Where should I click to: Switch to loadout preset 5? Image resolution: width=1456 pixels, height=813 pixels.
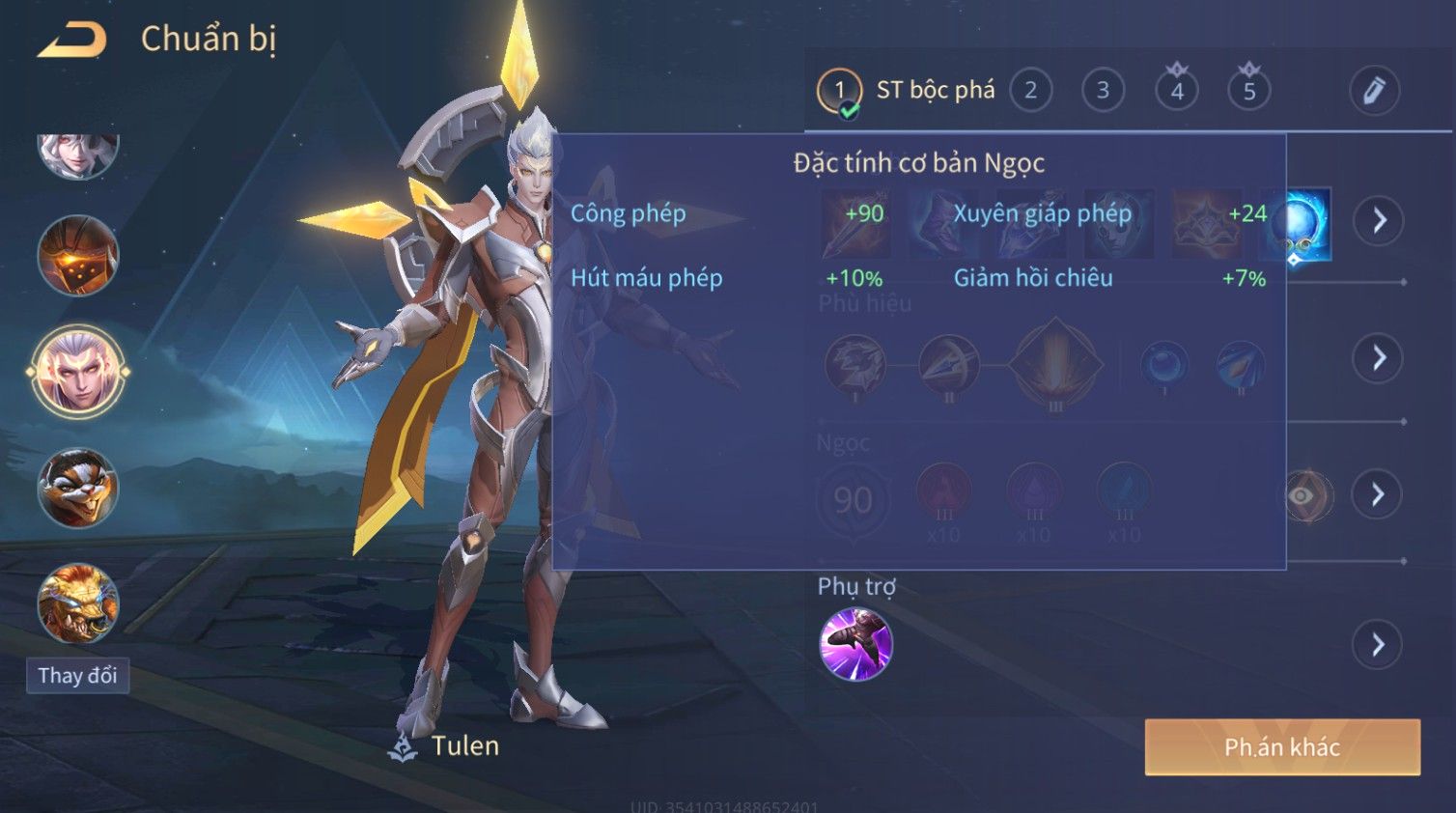tap(1248, 91)
